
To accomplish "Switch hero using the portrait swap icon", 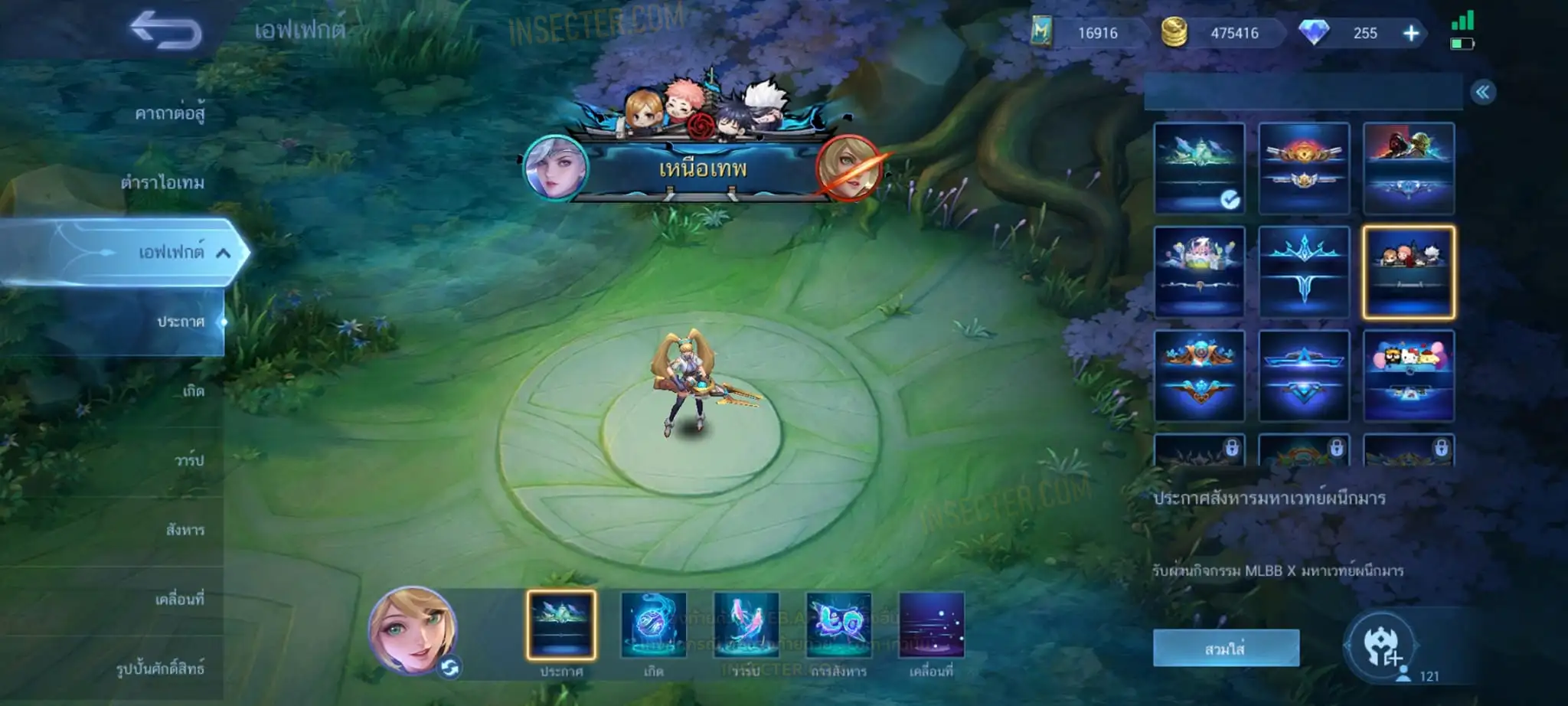I will pyautogui.click(x=449, y=668).
